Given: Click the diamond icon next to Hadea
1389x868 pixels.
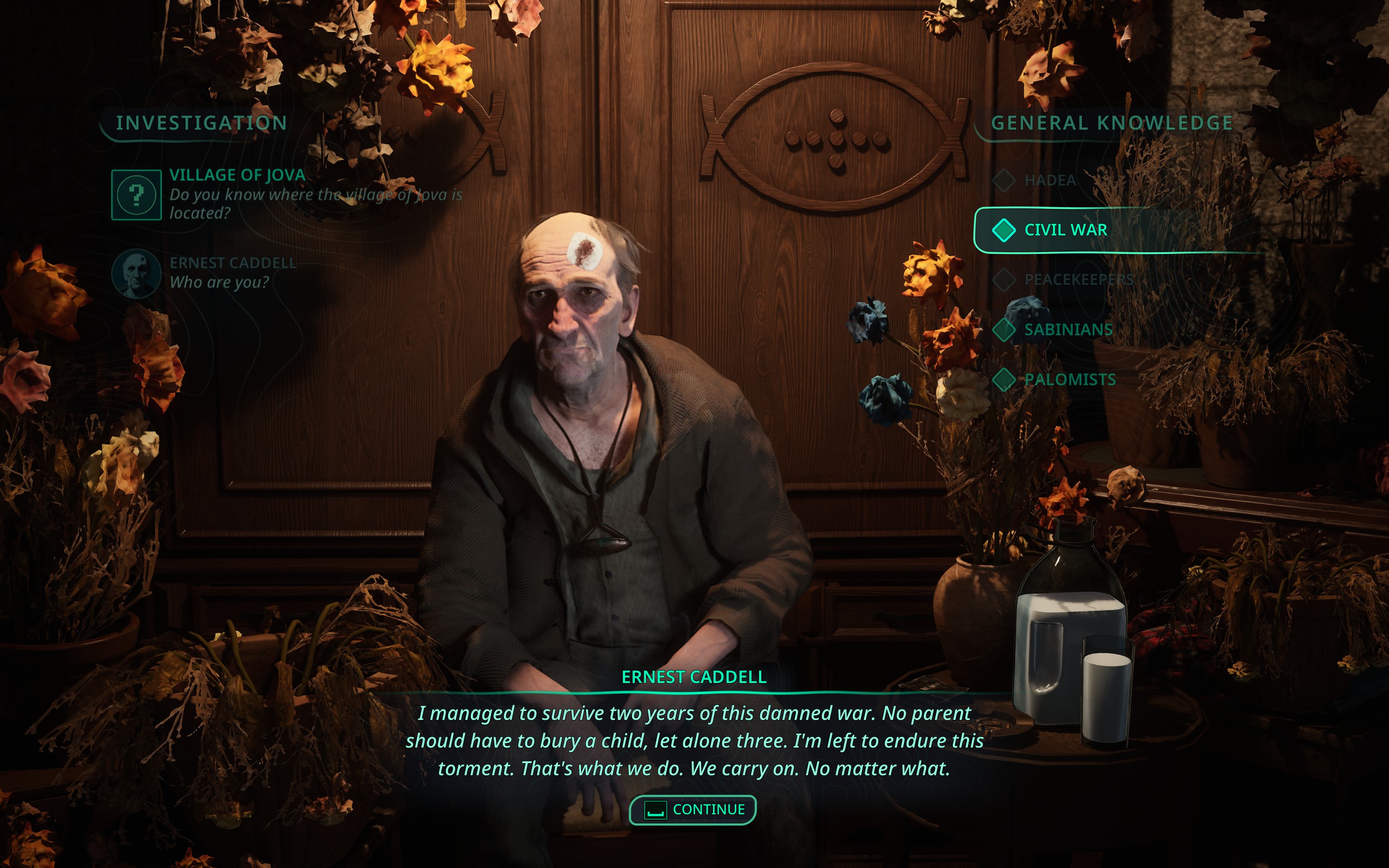Looking at the screenshot, I should click(1004, 180).
